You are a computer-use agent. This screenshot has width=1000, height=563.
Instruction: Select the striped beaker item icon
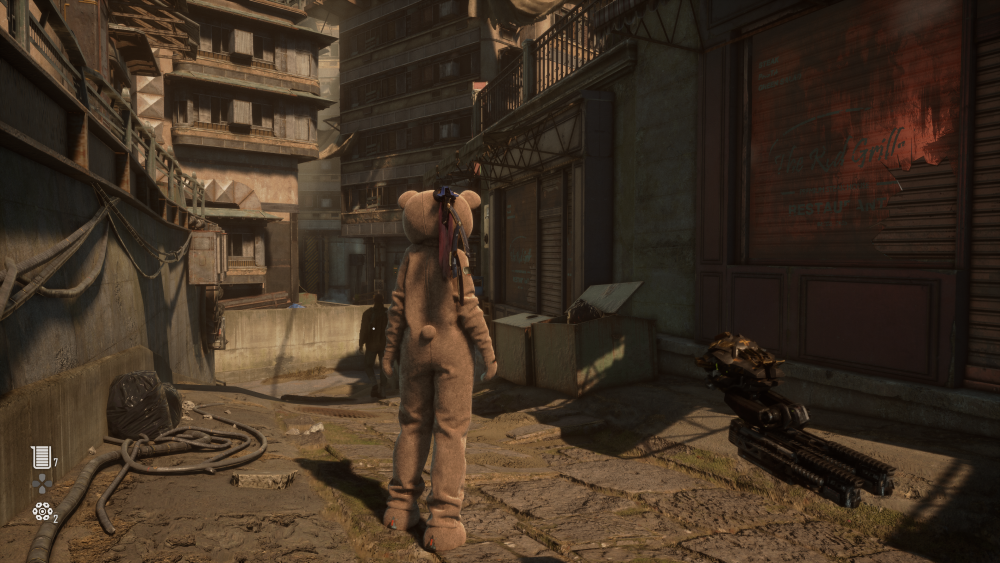coord(41,457)
